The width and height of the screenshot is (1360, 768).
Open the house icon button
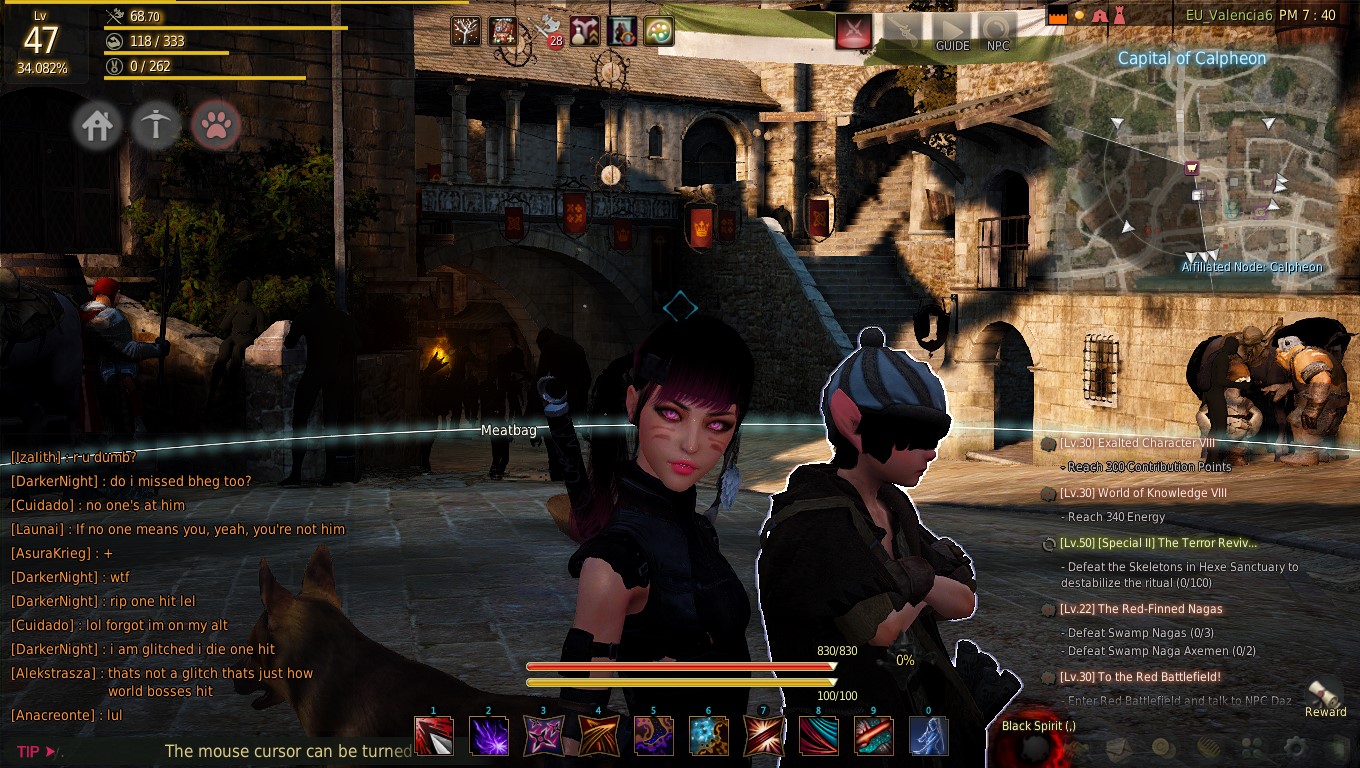pyautogui.click(x=97, y=126)
